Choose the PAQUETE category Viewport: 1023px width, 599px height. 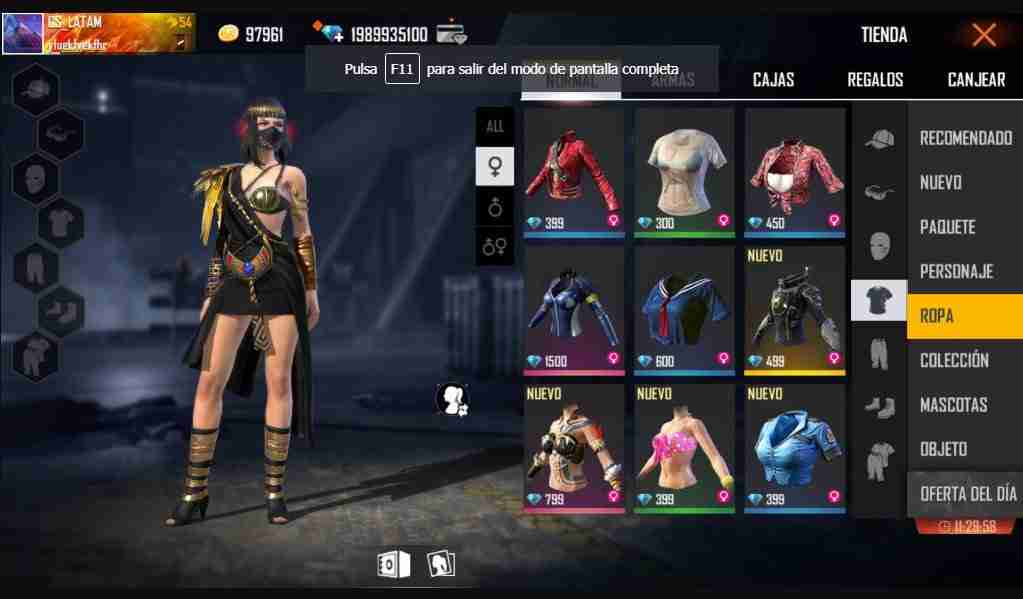(947, 227)
